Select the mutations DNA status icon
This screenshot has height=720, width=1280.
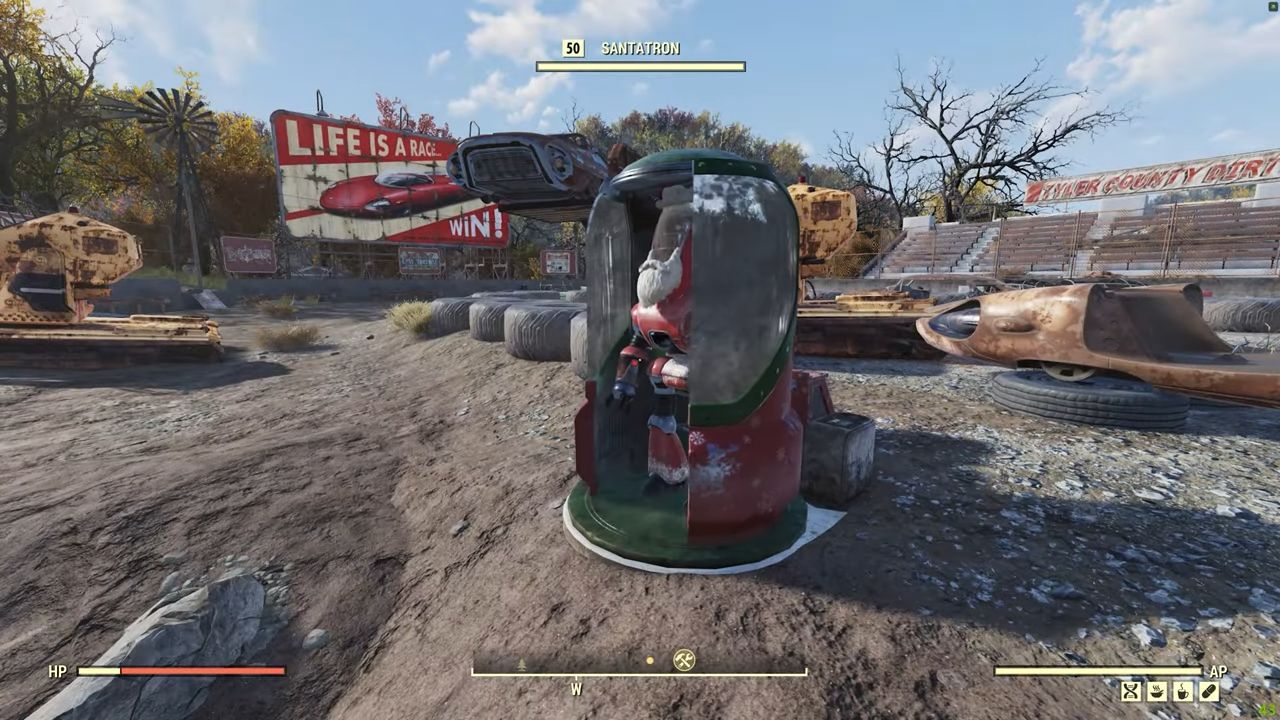pos(1130,690)
